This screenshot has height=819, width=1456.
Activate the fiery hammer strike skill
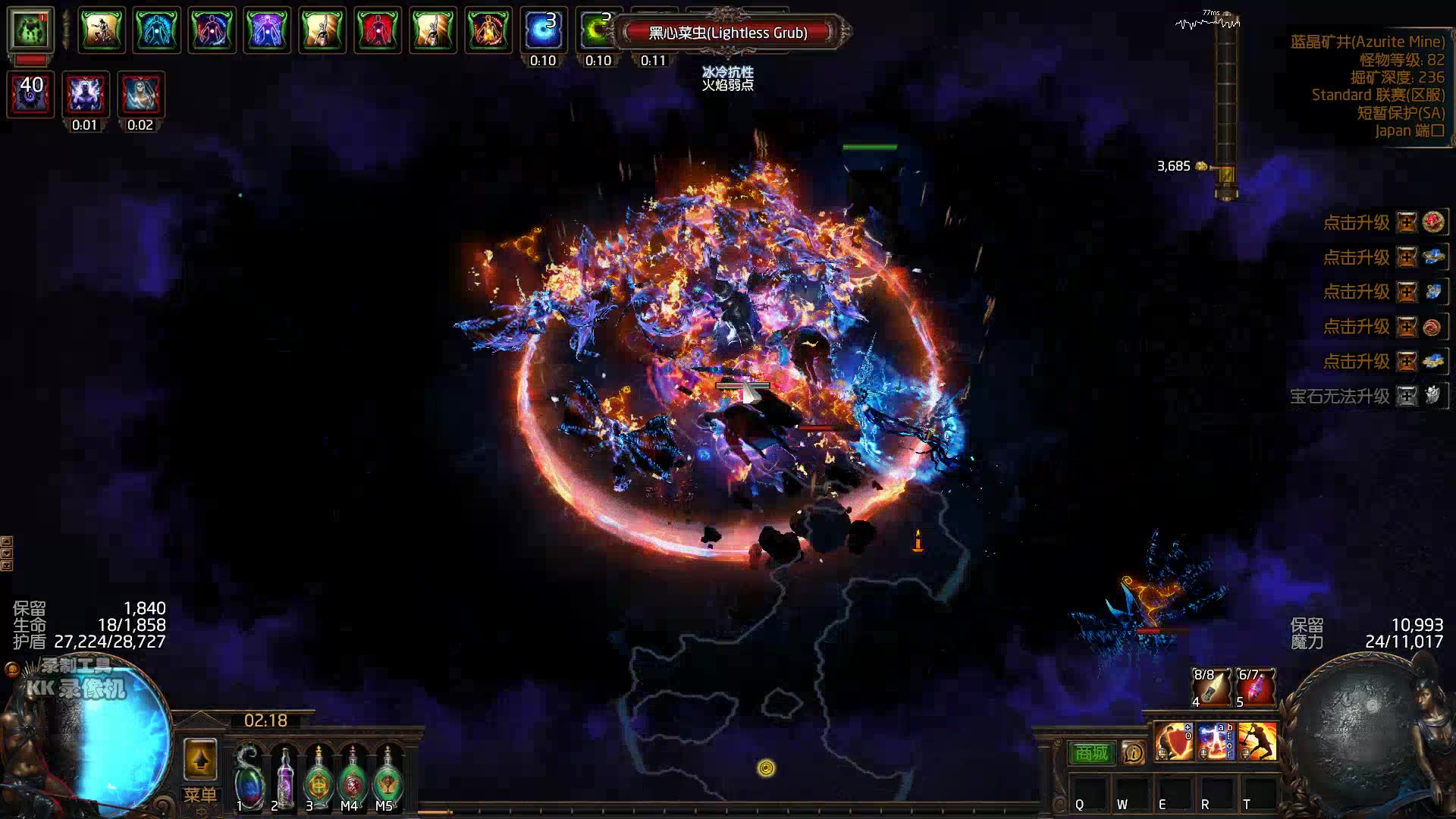1257,741
